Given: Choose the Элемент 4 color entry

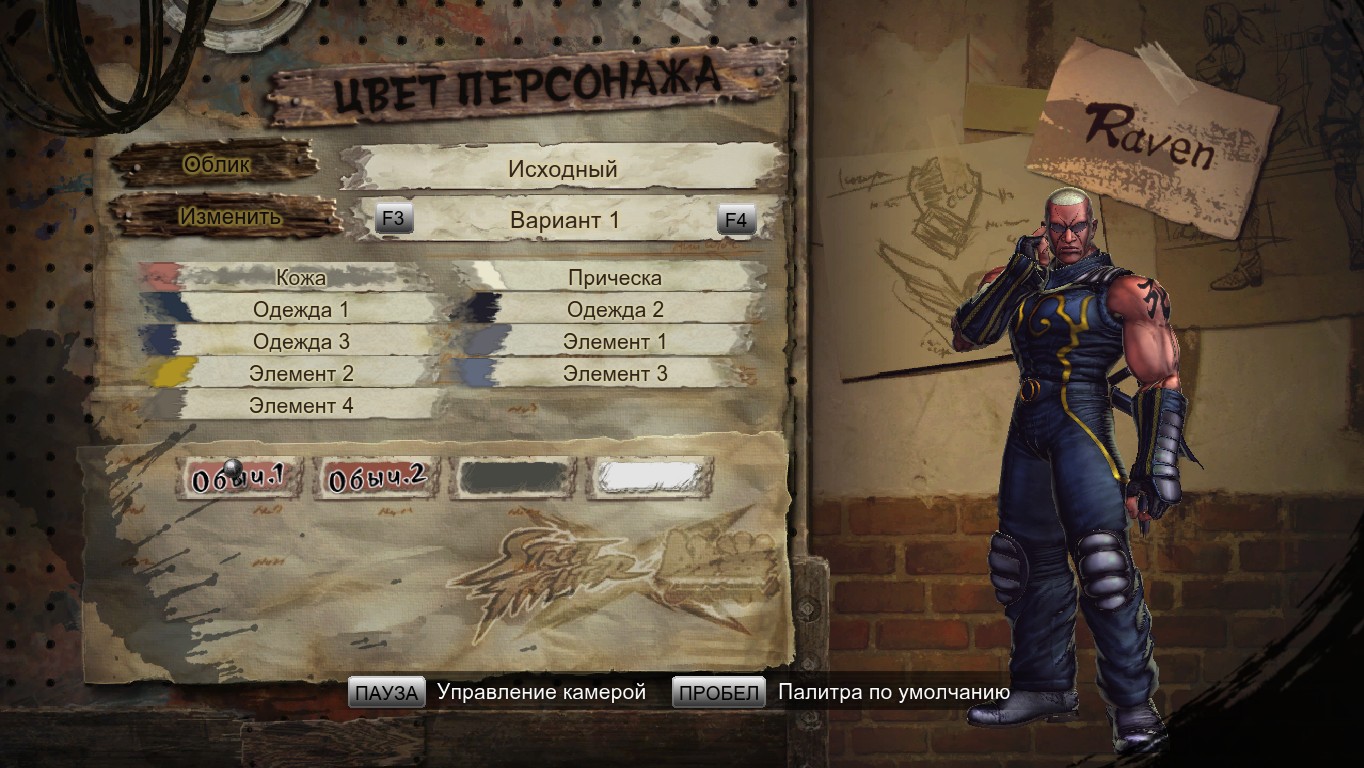Looking at the screenshot, I should tap(300, 406).
